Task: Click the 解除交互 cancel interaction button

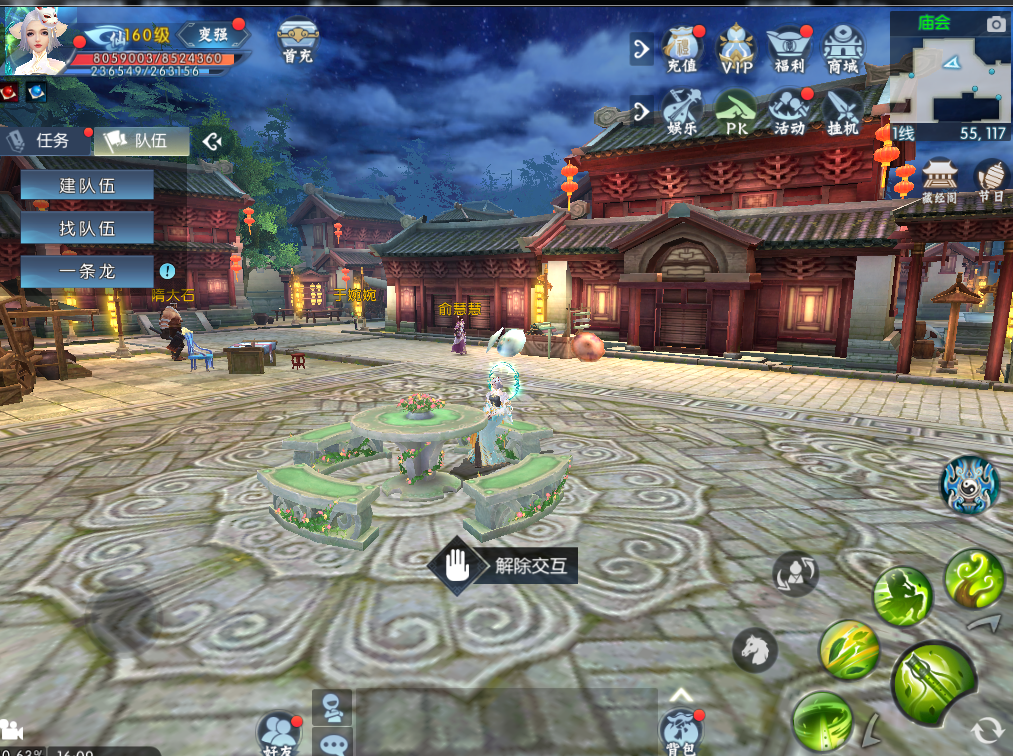Action: (x=503, y=566)
